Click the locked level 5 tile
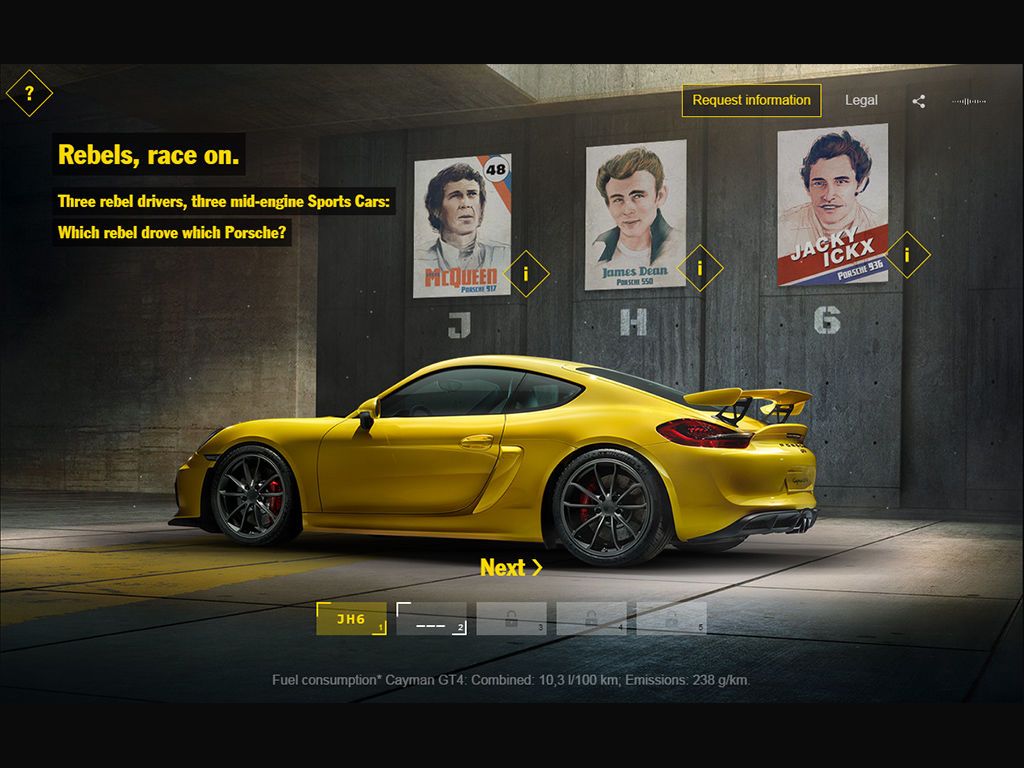This screenshot has width=1024, height=768. 671,619
